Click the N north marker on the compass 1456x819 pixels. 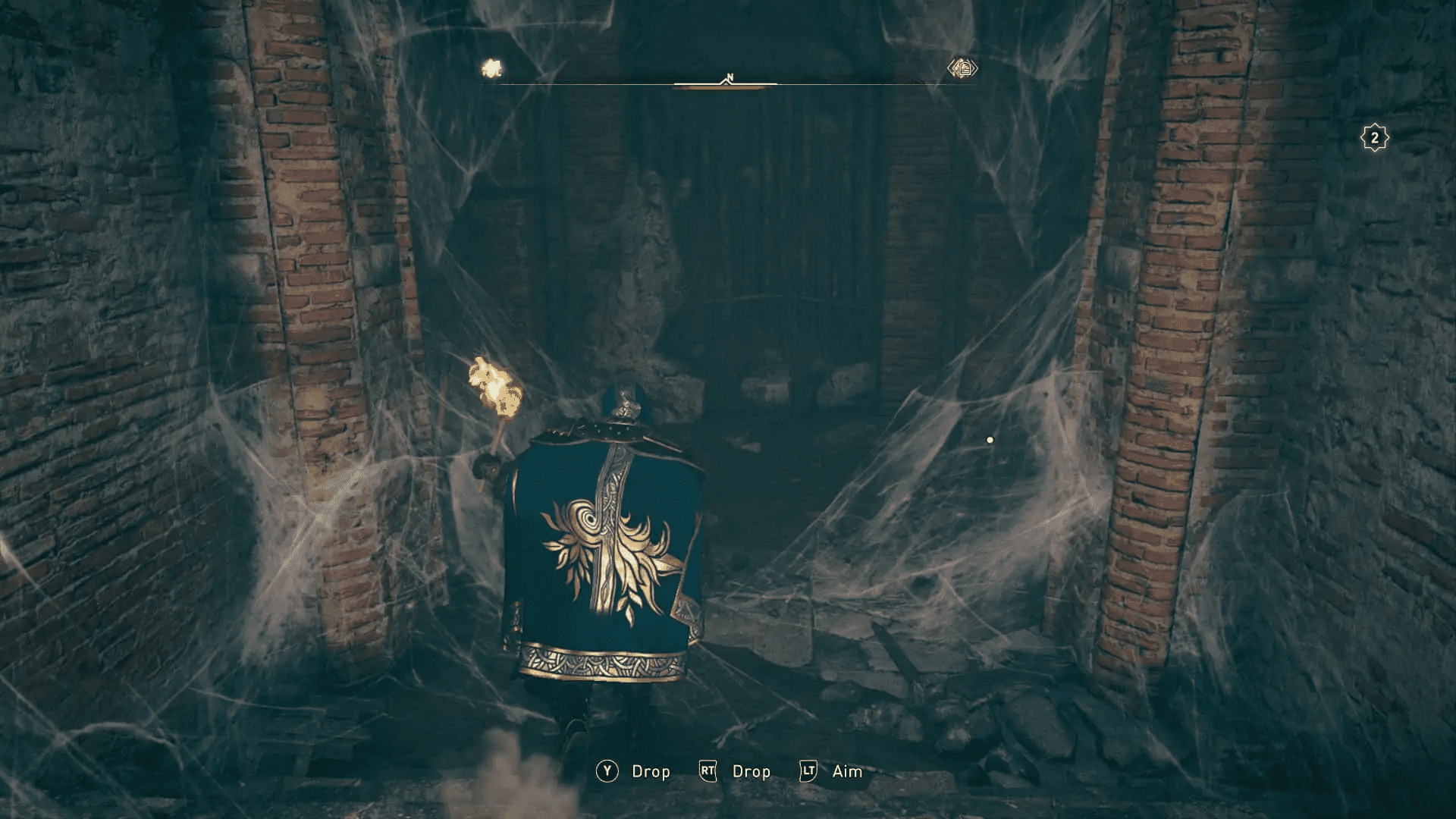[x=730, y=76]
